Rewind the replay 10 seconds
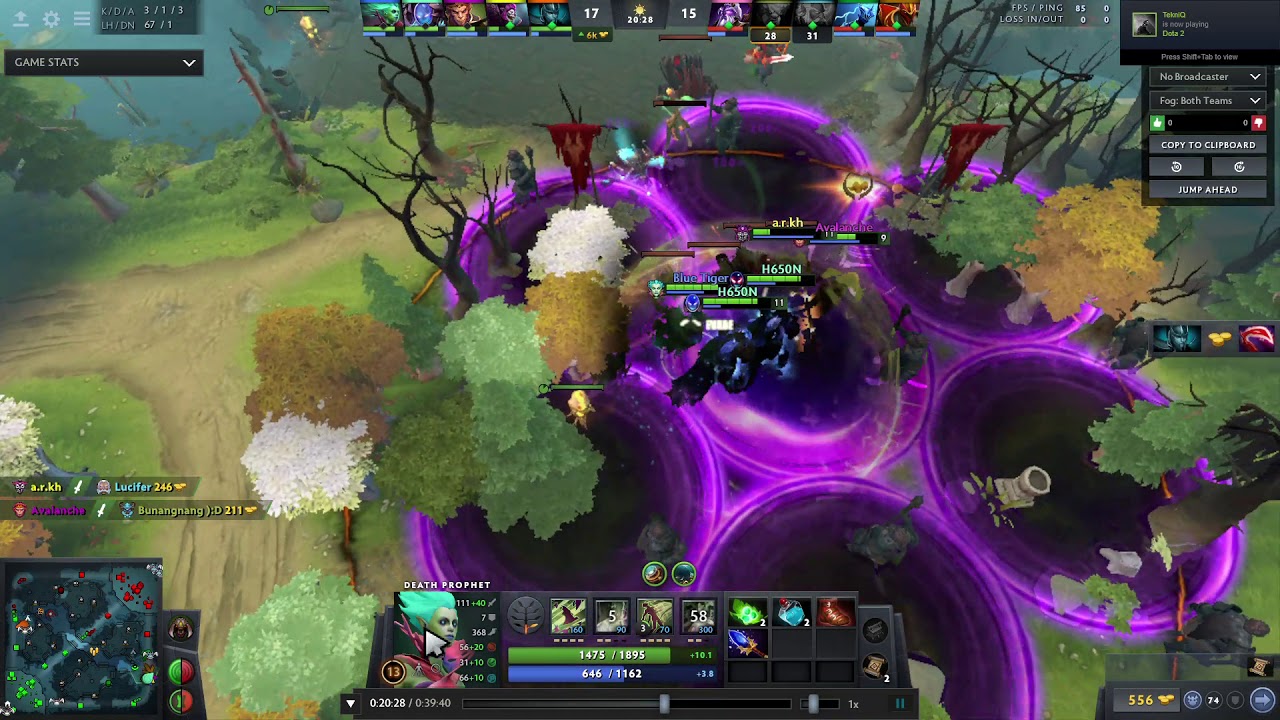1280x720 pixels. [x=1177, y=166]
